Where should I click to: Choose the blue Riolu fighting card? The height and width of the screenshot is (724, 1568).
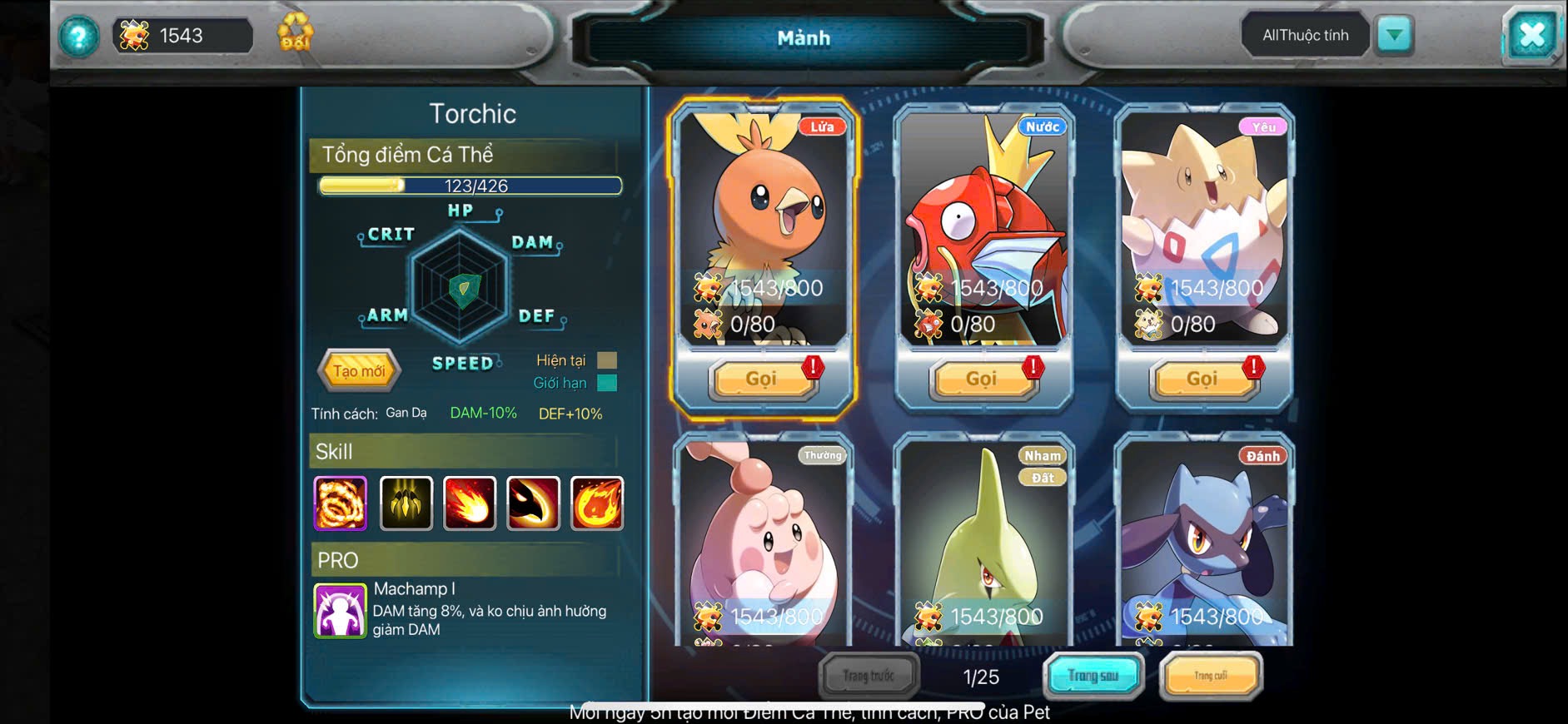[1203, 541]
